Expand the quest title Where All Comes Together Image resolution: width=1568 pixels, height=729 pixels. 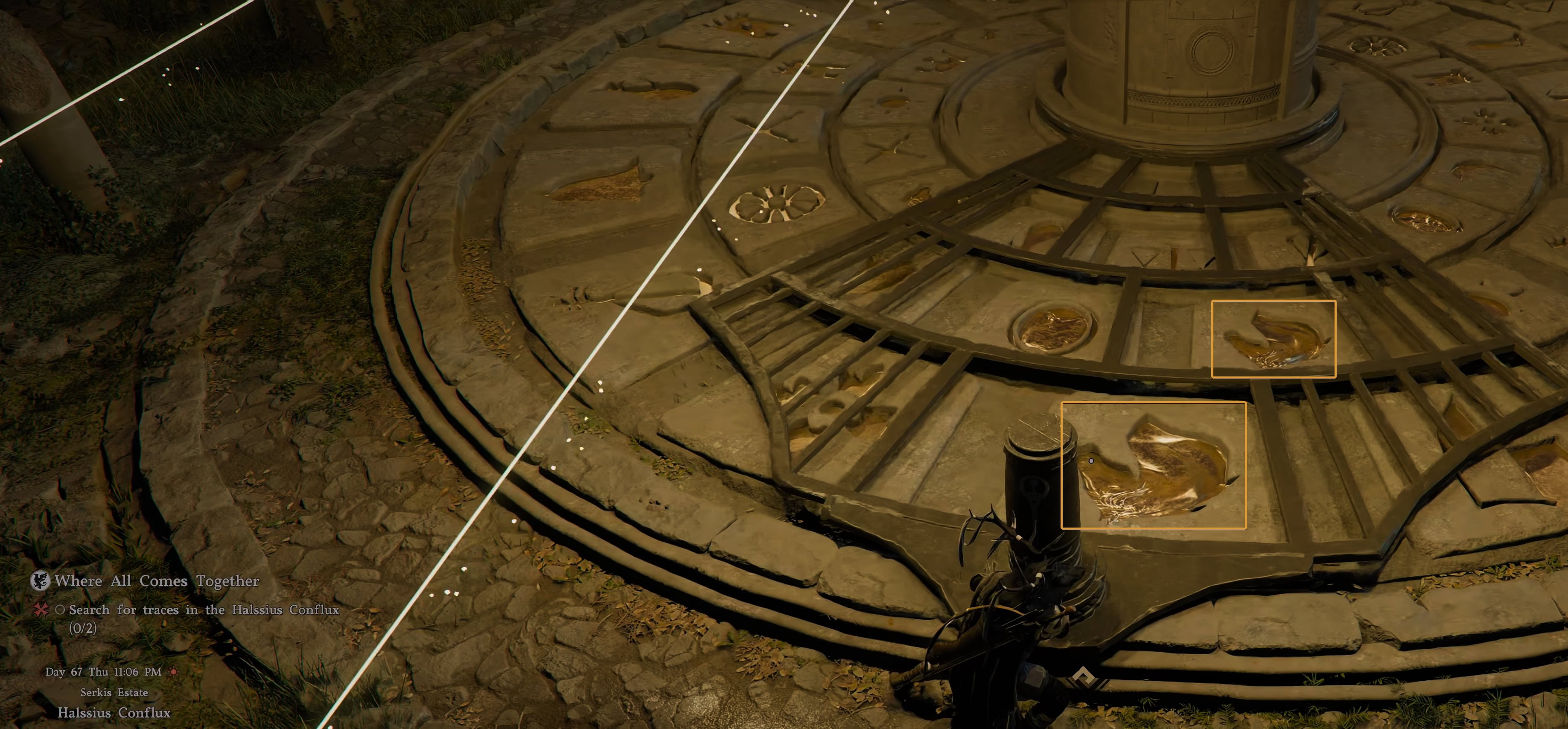coord(157,581)
